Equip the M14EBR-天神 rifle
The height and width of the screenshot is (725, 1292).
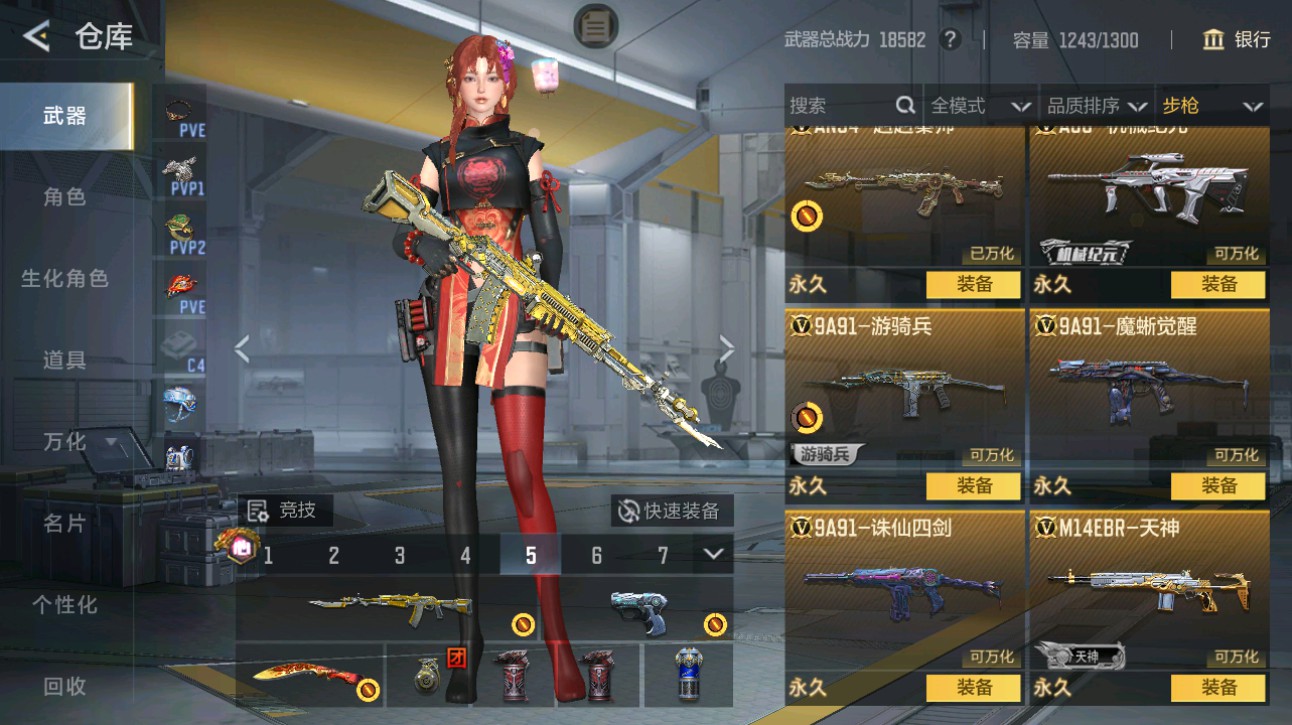pos(1218,688)
